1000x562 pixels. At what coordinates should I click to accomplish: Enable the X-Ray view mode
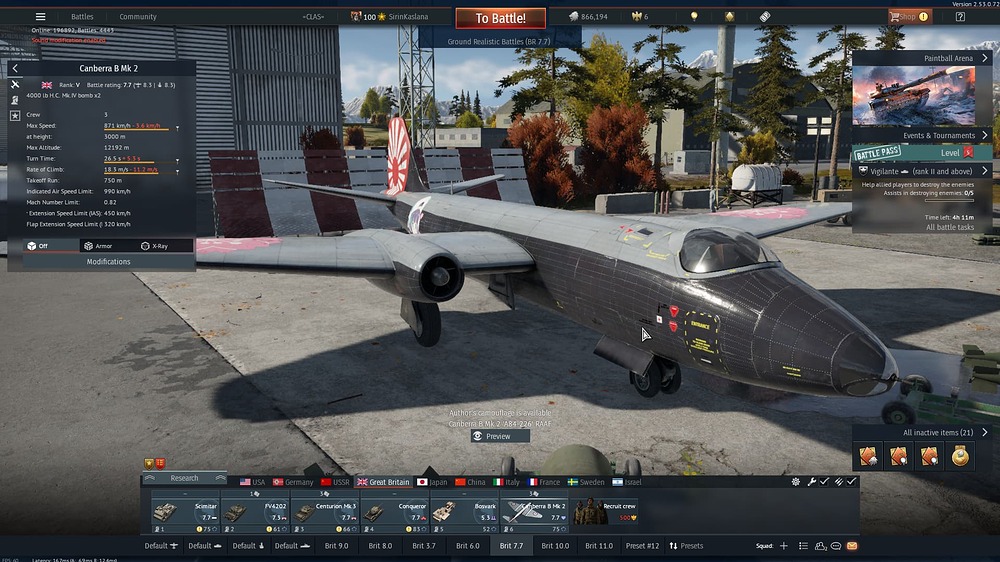(x=154, y=246)
